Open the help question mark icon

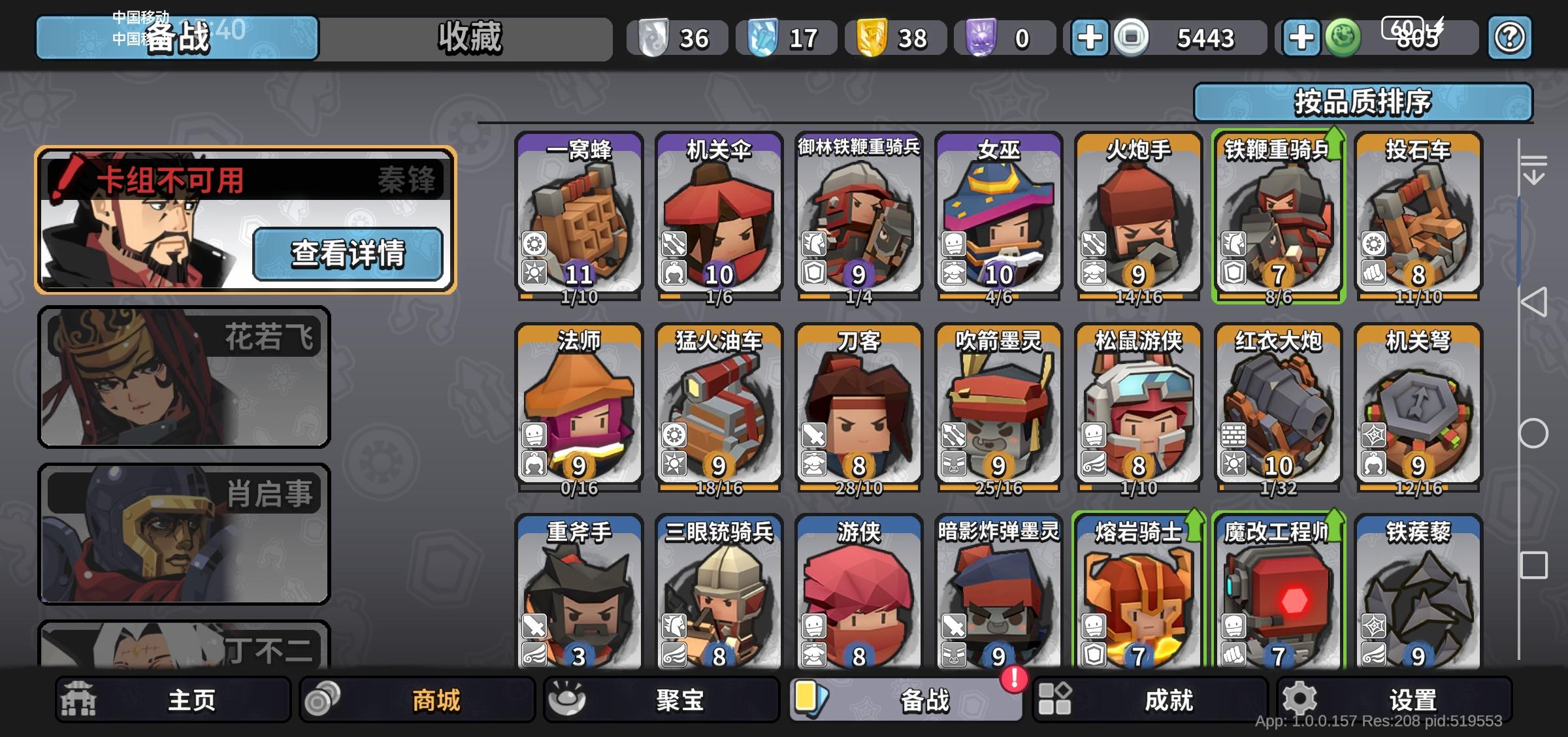click(1509, 39)
